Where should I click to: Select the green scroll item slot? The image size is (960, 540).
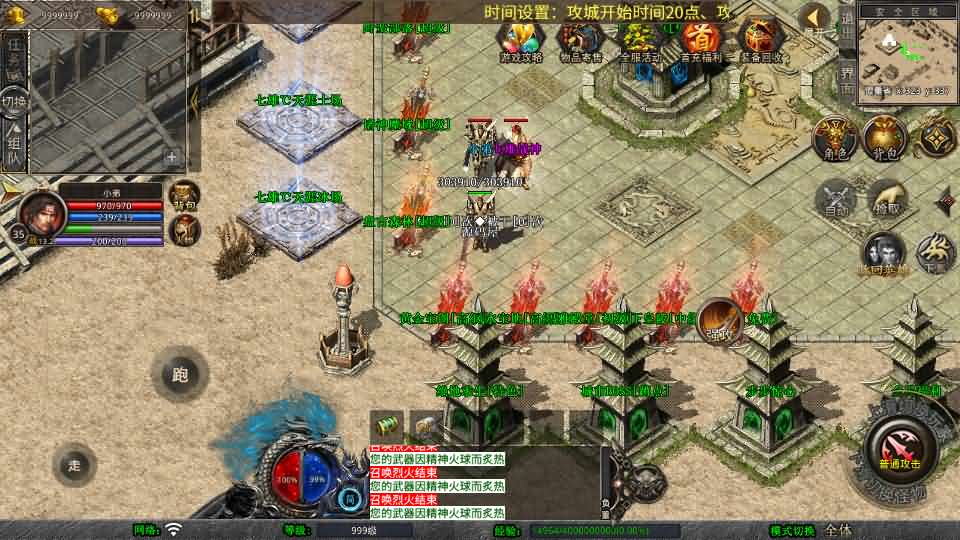point(387,424)
